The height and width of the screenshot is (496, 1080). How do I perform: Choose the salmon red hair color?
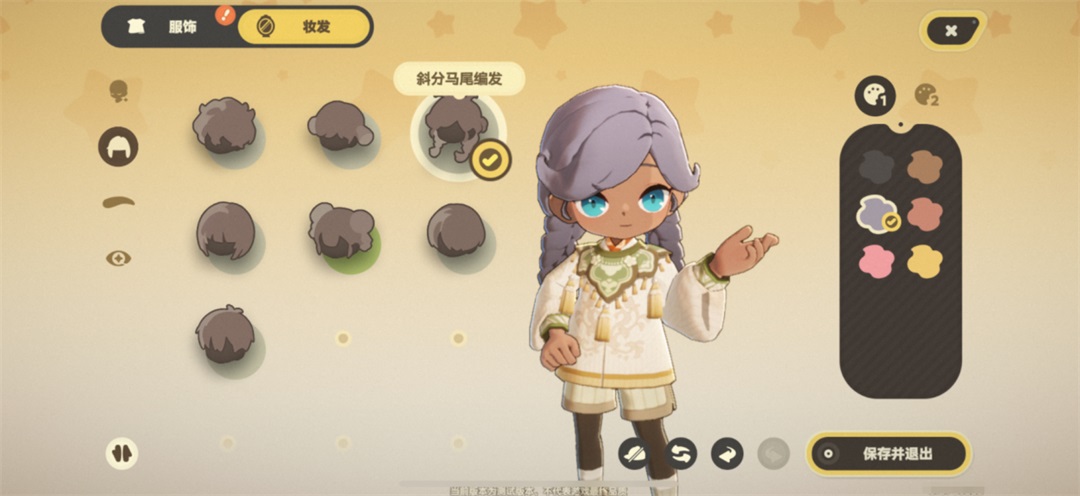pyautogui.click(x=925, y=214)
